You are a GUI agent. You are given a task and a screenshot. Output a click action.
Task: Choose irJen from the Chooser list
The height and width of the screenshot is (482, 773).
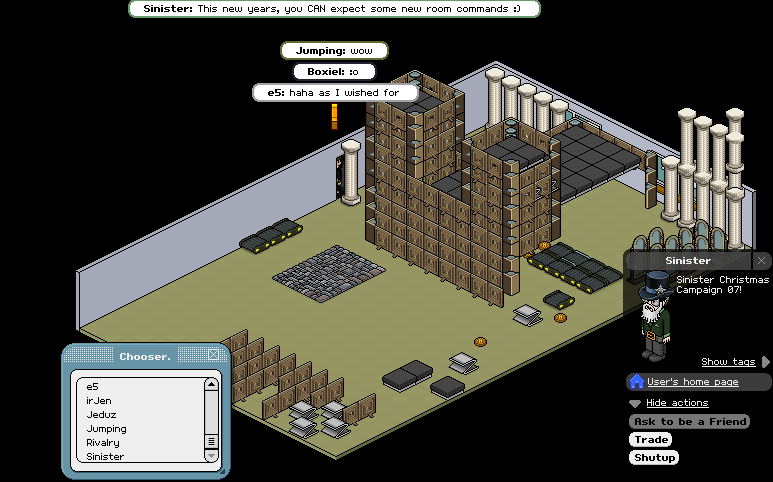[98, 400]
